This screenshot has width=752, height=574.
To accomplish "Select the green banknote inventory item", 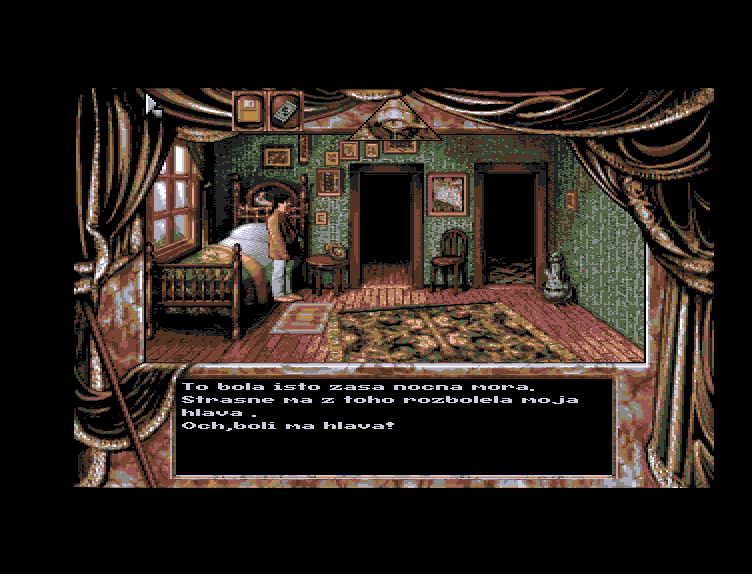I will [285, 109].
